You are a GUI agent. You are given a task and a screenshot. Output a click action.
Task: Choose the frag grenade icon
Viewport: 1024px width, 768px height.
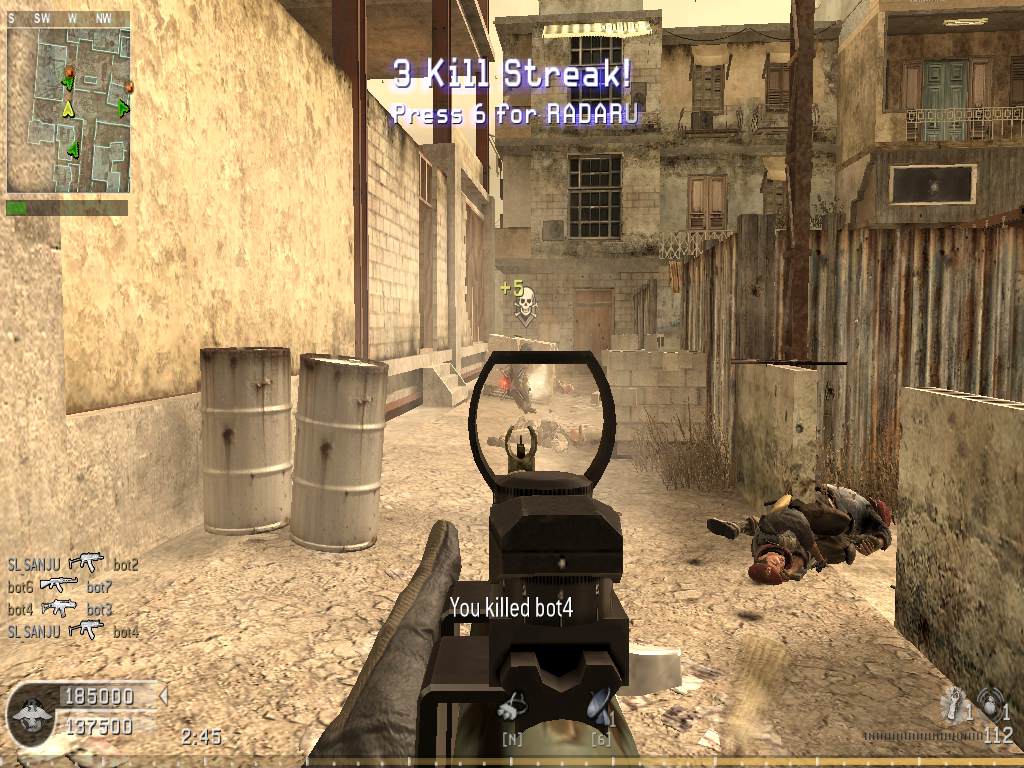[991, 702]
